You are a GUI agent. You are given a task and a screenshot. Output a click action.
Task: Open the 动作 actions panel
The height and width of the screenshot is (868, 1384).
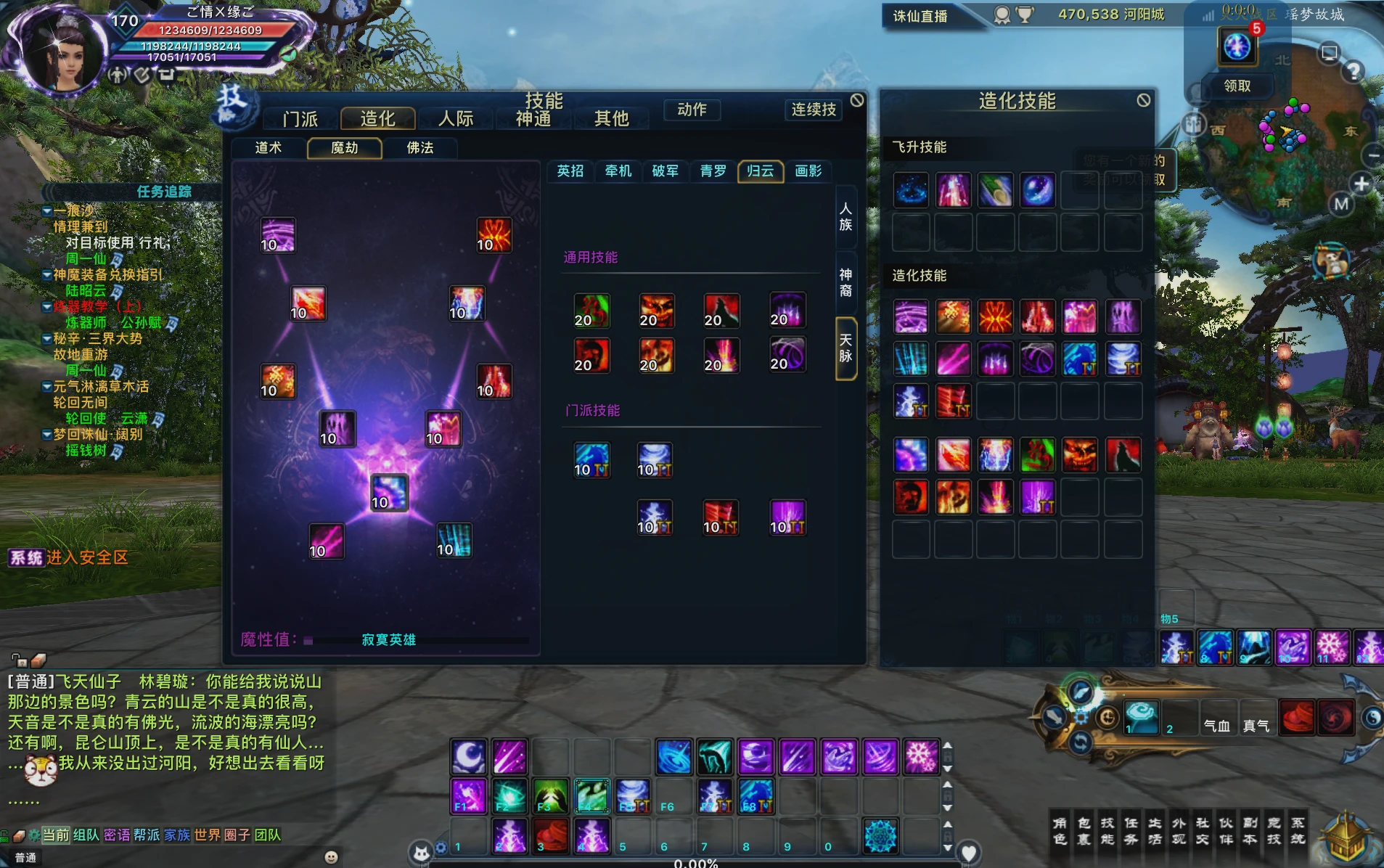(x=692, y=110)
